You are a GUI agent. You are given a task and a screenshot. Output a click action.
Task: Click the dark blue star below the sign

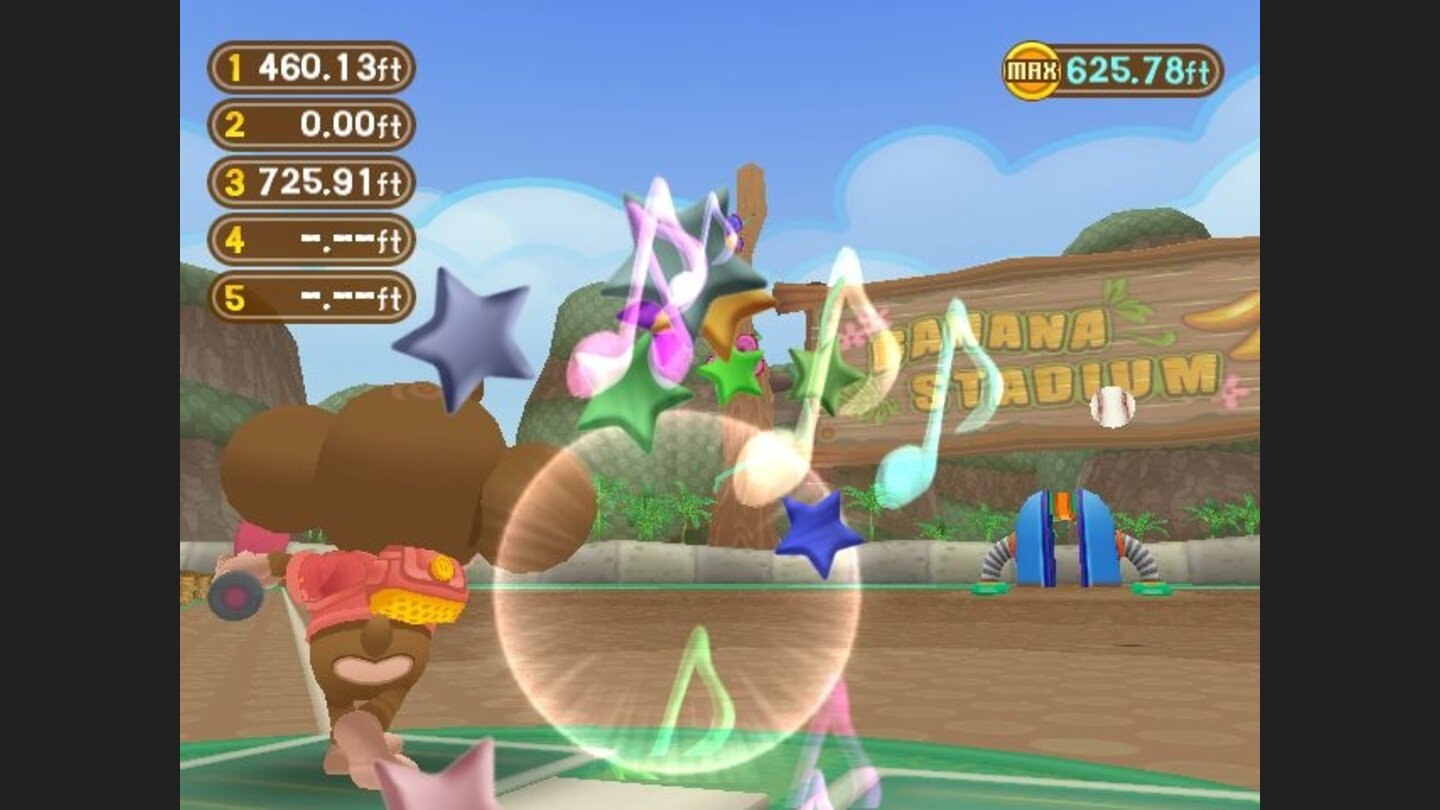pos(812,525)
